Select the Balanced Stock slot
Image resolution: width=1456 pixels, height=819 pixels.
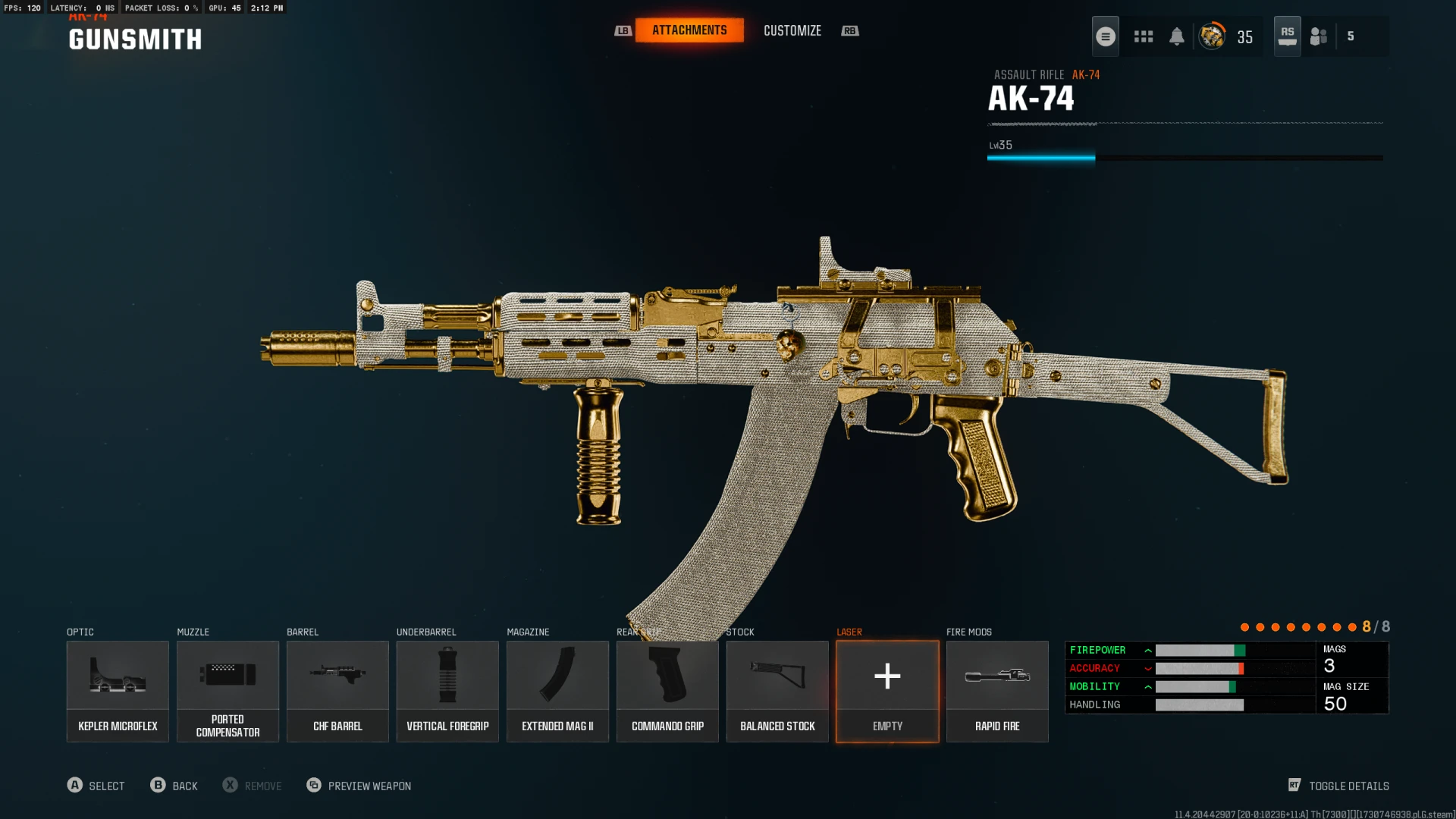click(x=777, y=691)
